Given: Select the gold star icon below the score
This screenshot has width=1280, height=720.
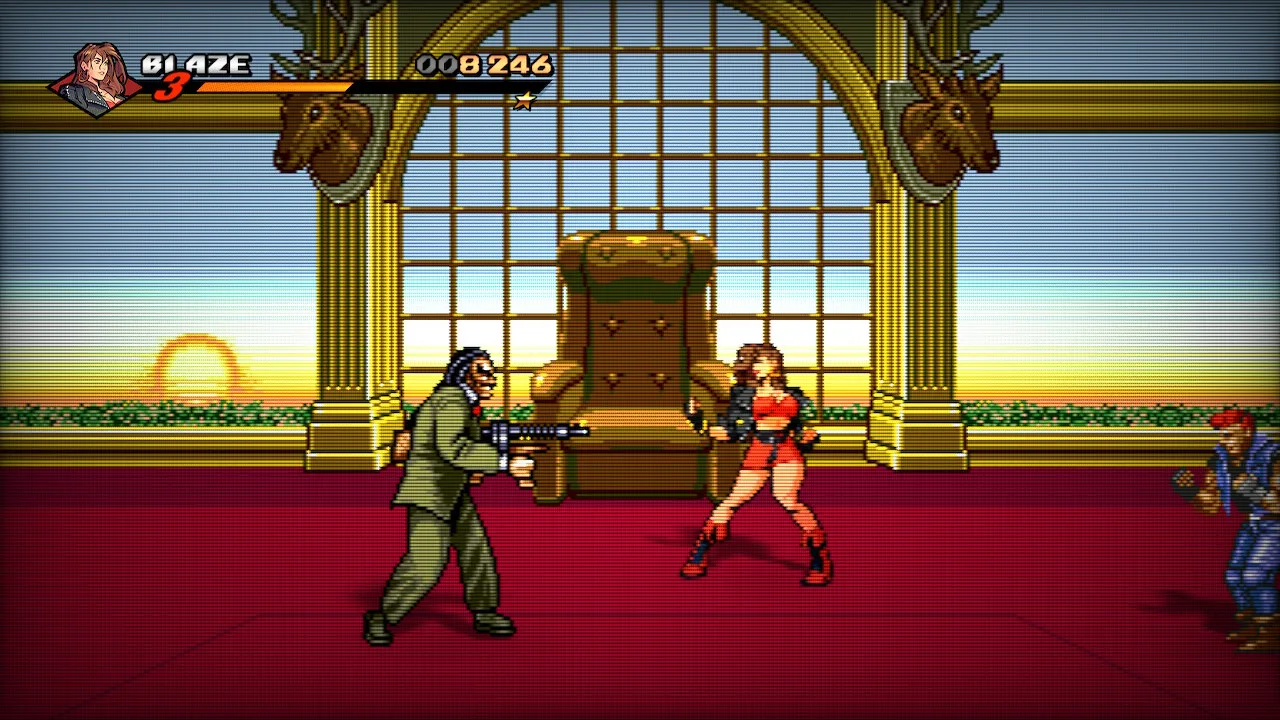Looking at the screenshot, I should (x=524, y=101).
